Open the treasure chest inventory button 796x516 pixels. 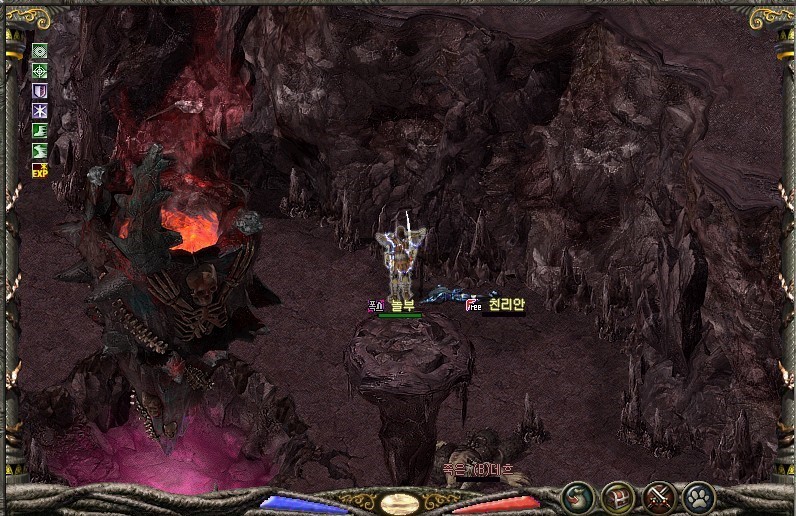pyautogui.click(x=618, y=497)
